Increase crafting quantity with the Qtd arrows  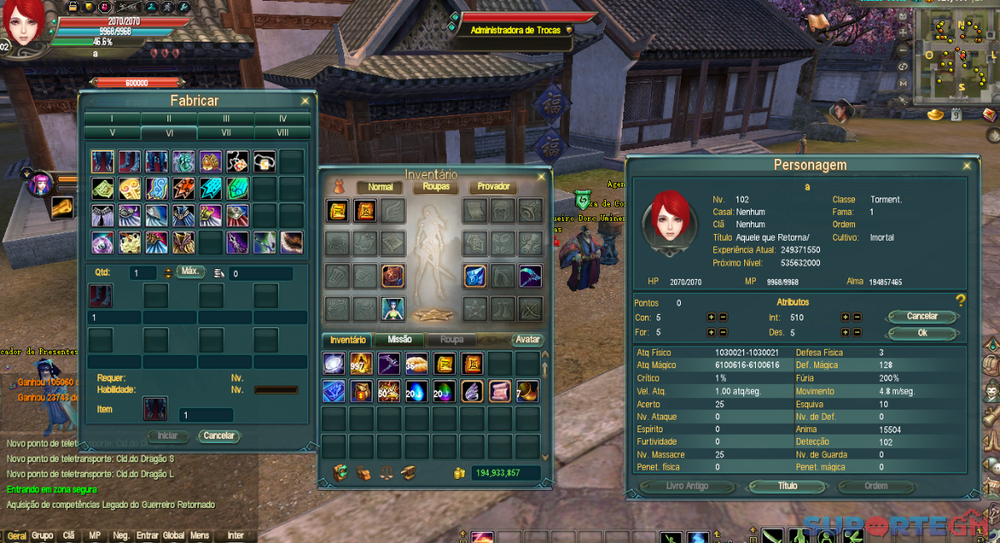click(x=168, y=269)
